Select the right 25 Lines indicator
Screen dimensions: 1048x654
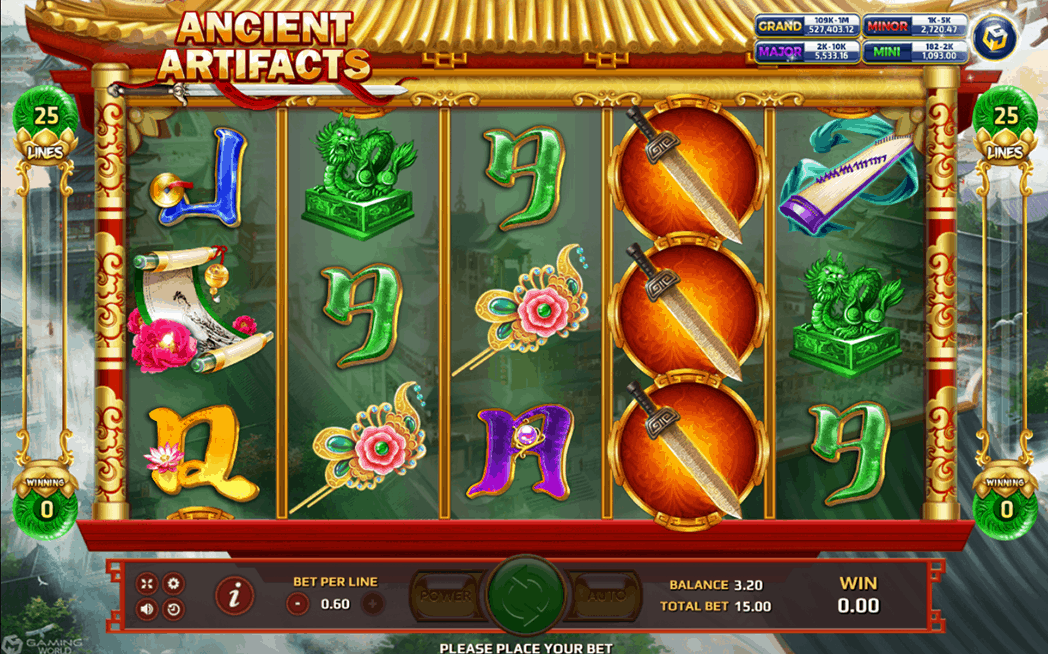(1005, 130)
